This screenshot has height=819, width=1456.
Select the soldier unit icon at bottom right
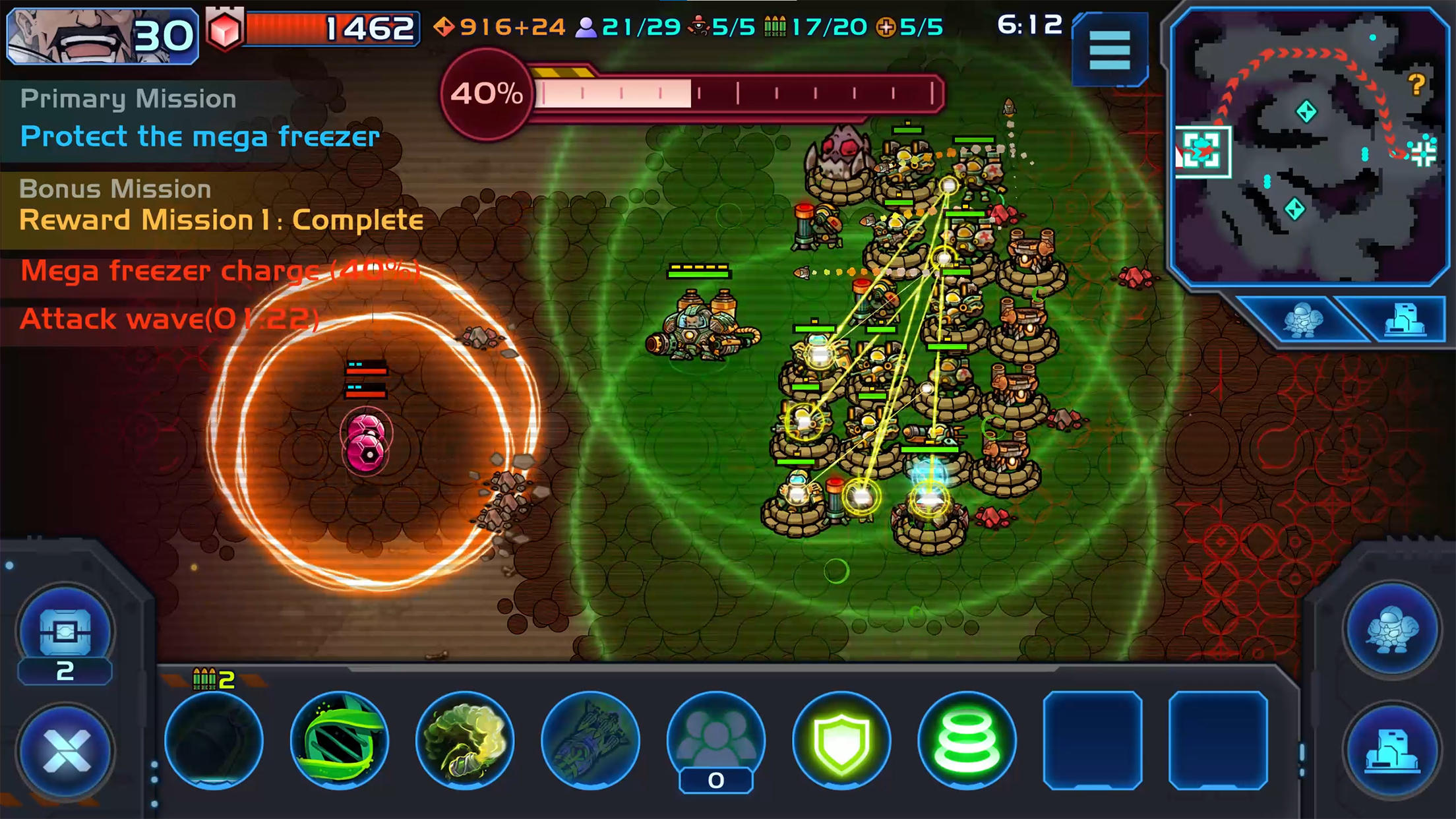tap(1390, 630)
